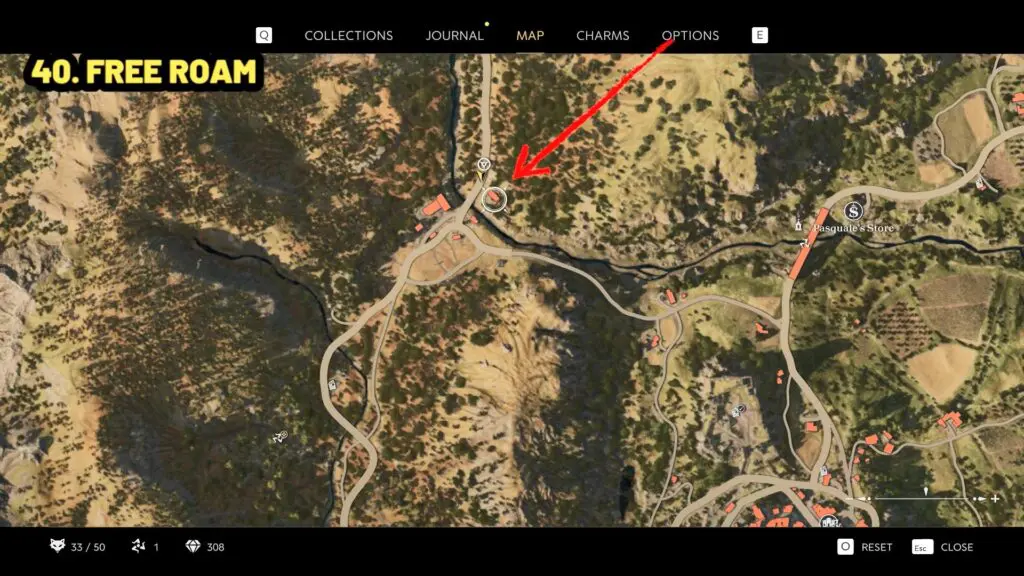
Task: Open the Charms tab
Action: [602, 35]
